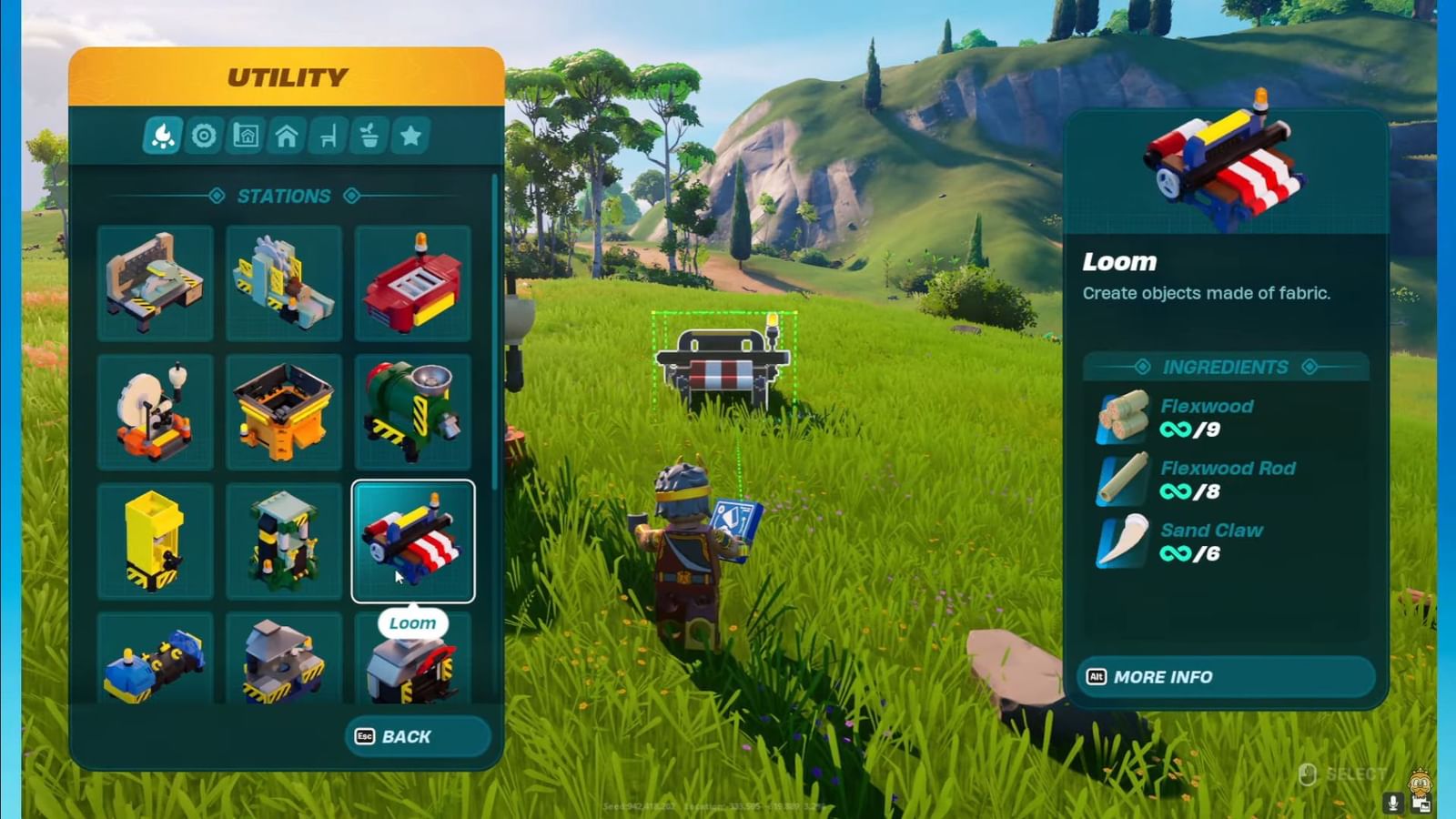This screenshot has height=819, width=1456.
Task: Open the gear crafting category icon
Action: pos(204,136)
